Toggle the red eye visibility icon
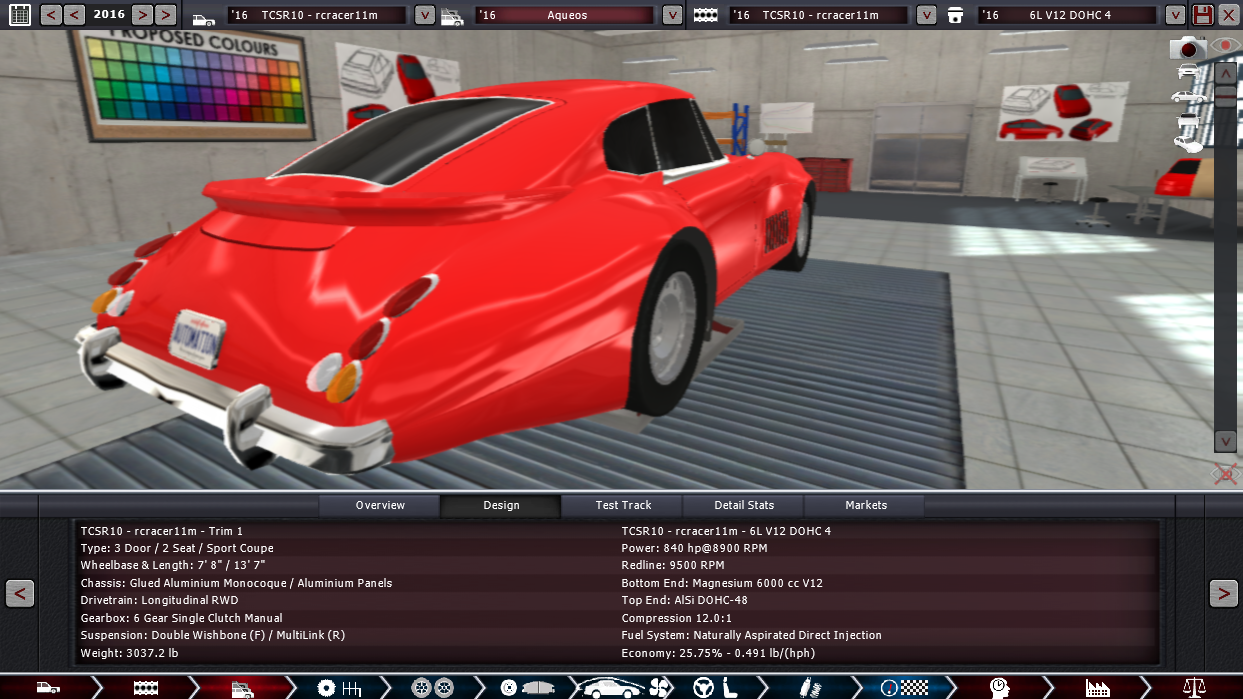Image resolution: width=1243 pixels, height=699 pixels. 1224,46
